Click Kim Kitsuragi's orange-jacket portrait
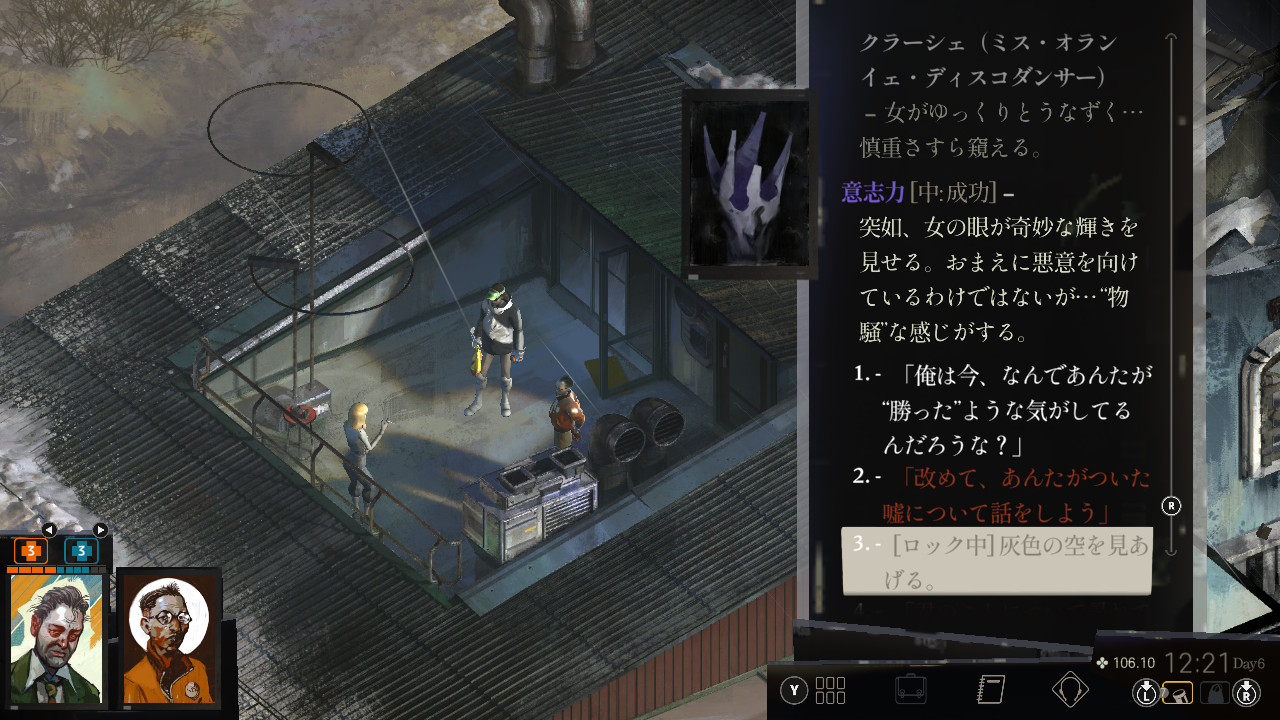 [168, 638]
